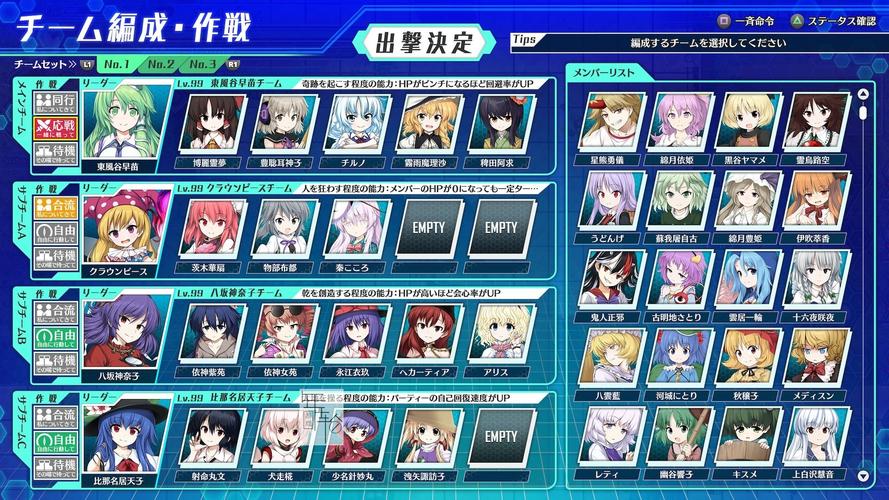Switch to team set No.2 tab
This screenshot has width=889, height=500.
(162, 64)
